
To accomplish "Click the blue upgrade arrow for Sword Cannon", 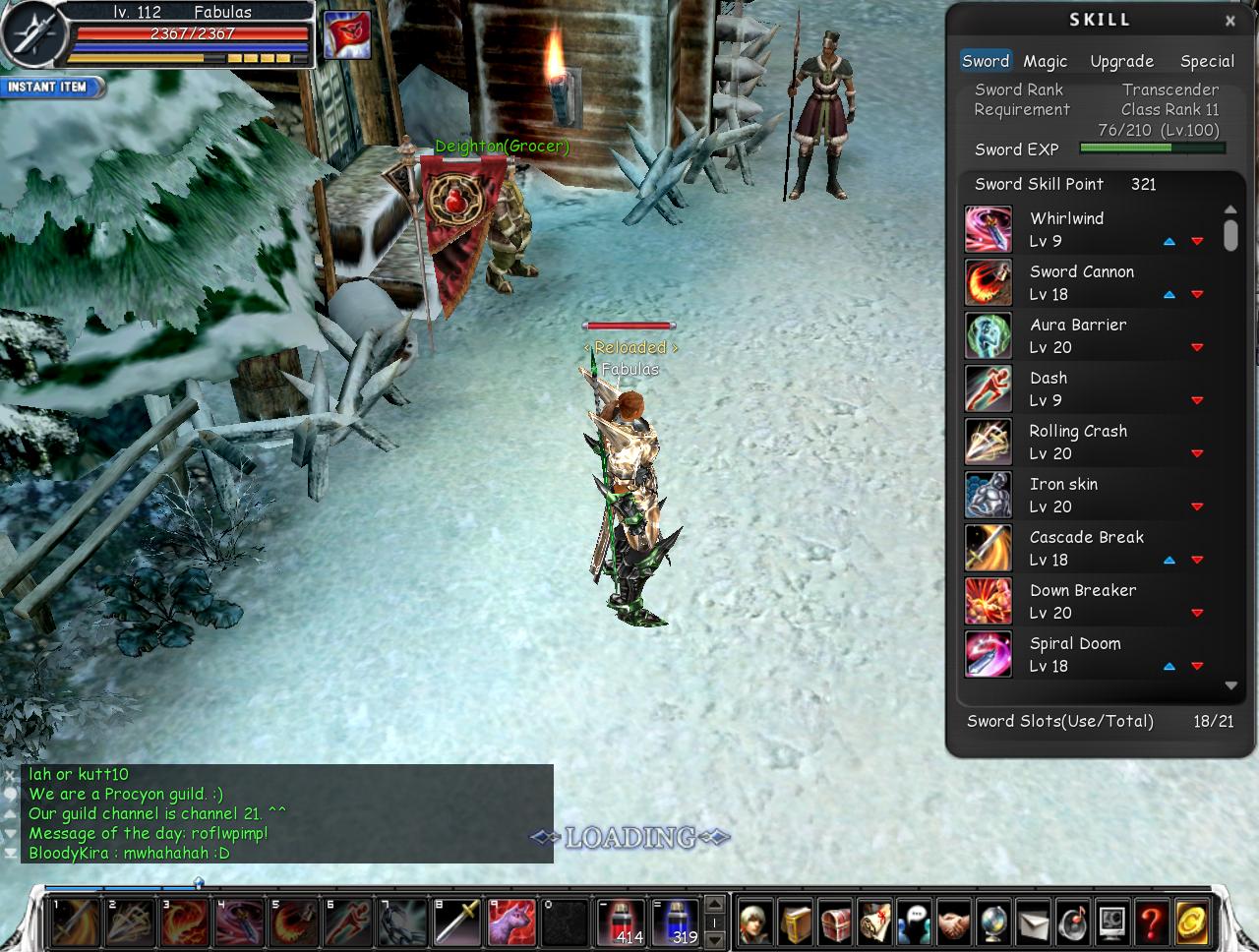I will [x=1169, y=294].
